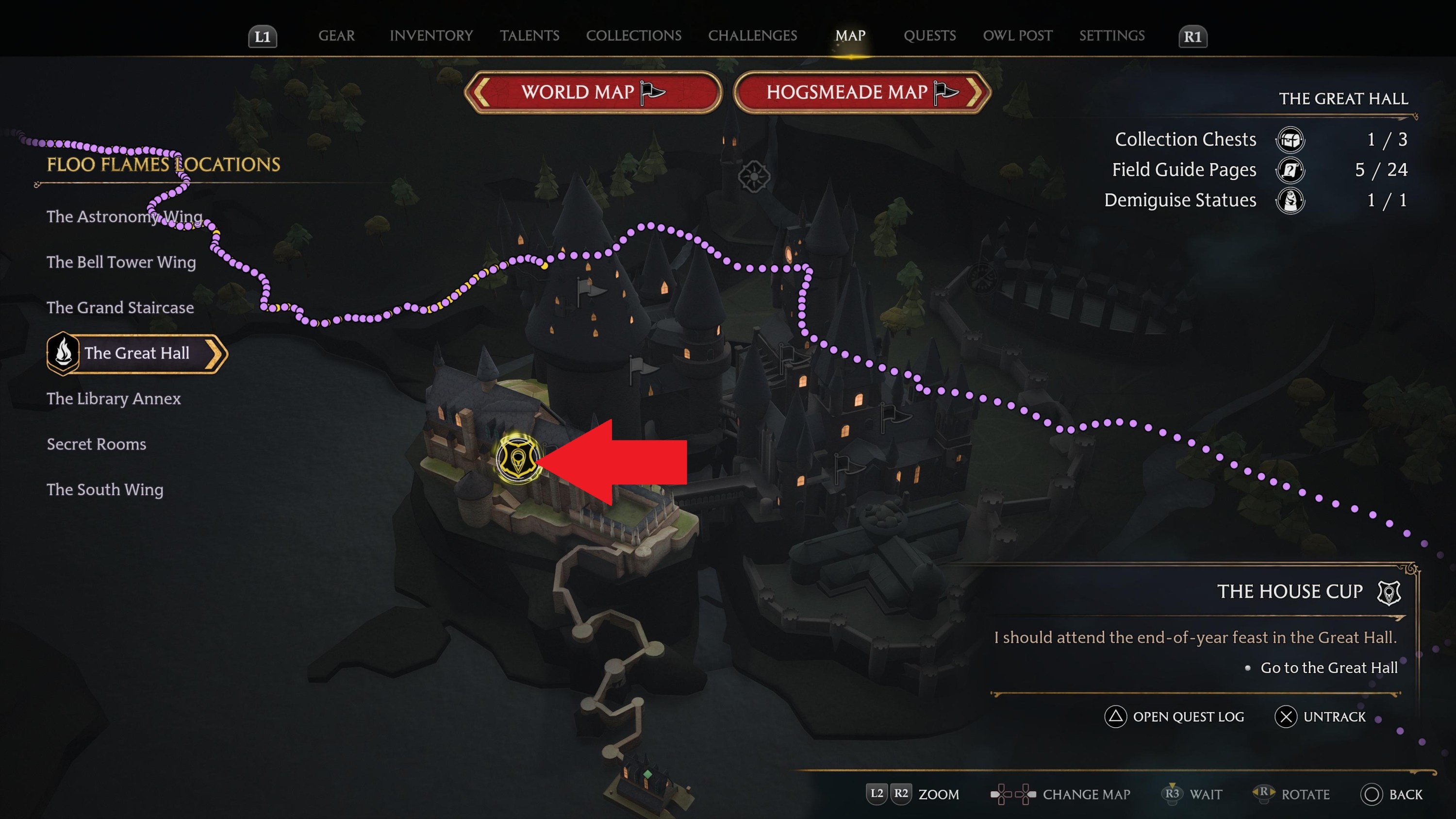
Task: Expand The Great Hall entry via its chevron
Action: (214, 353)
